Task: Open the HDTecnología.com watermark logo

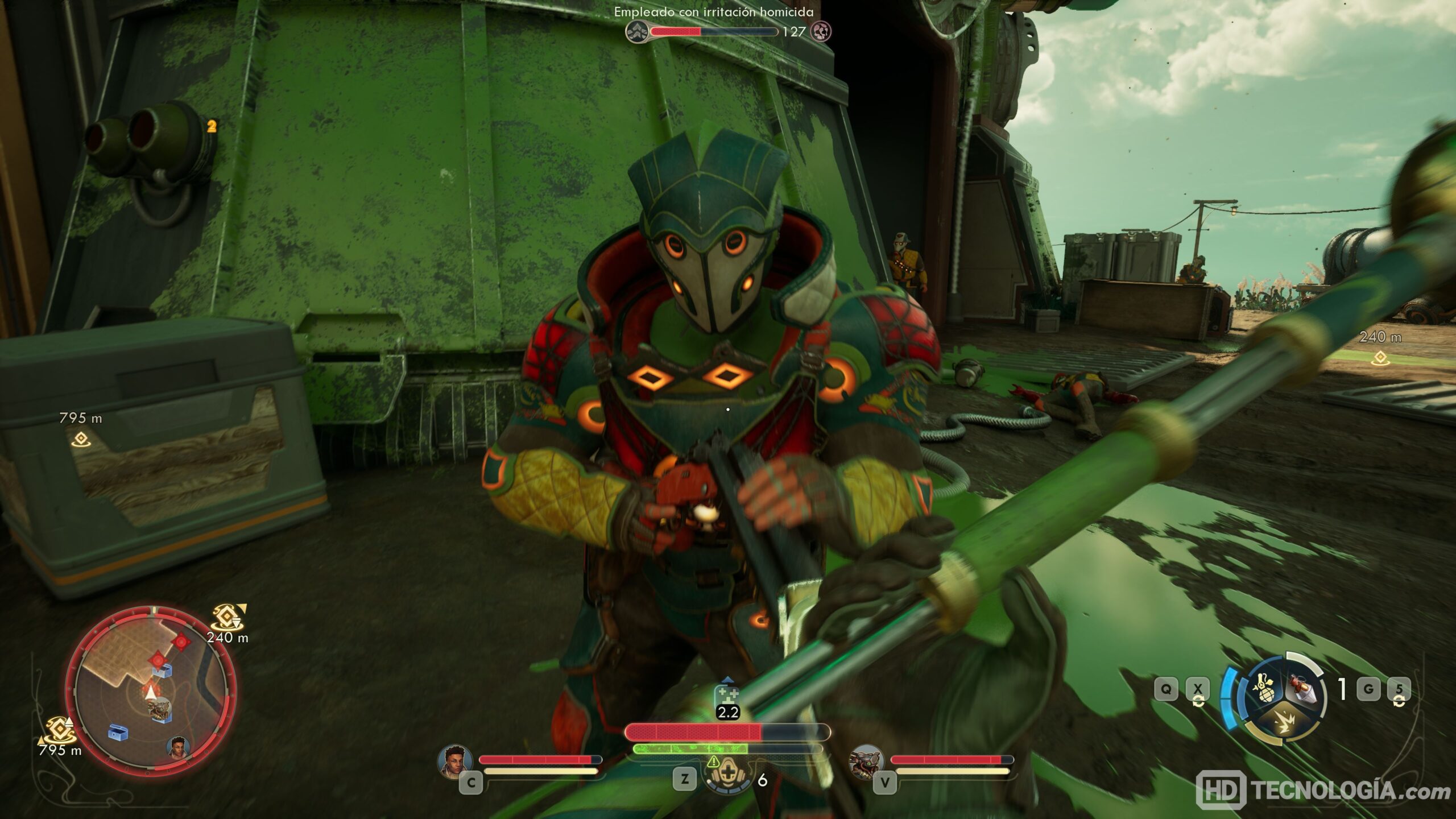Action: (x=1325, y=791)
